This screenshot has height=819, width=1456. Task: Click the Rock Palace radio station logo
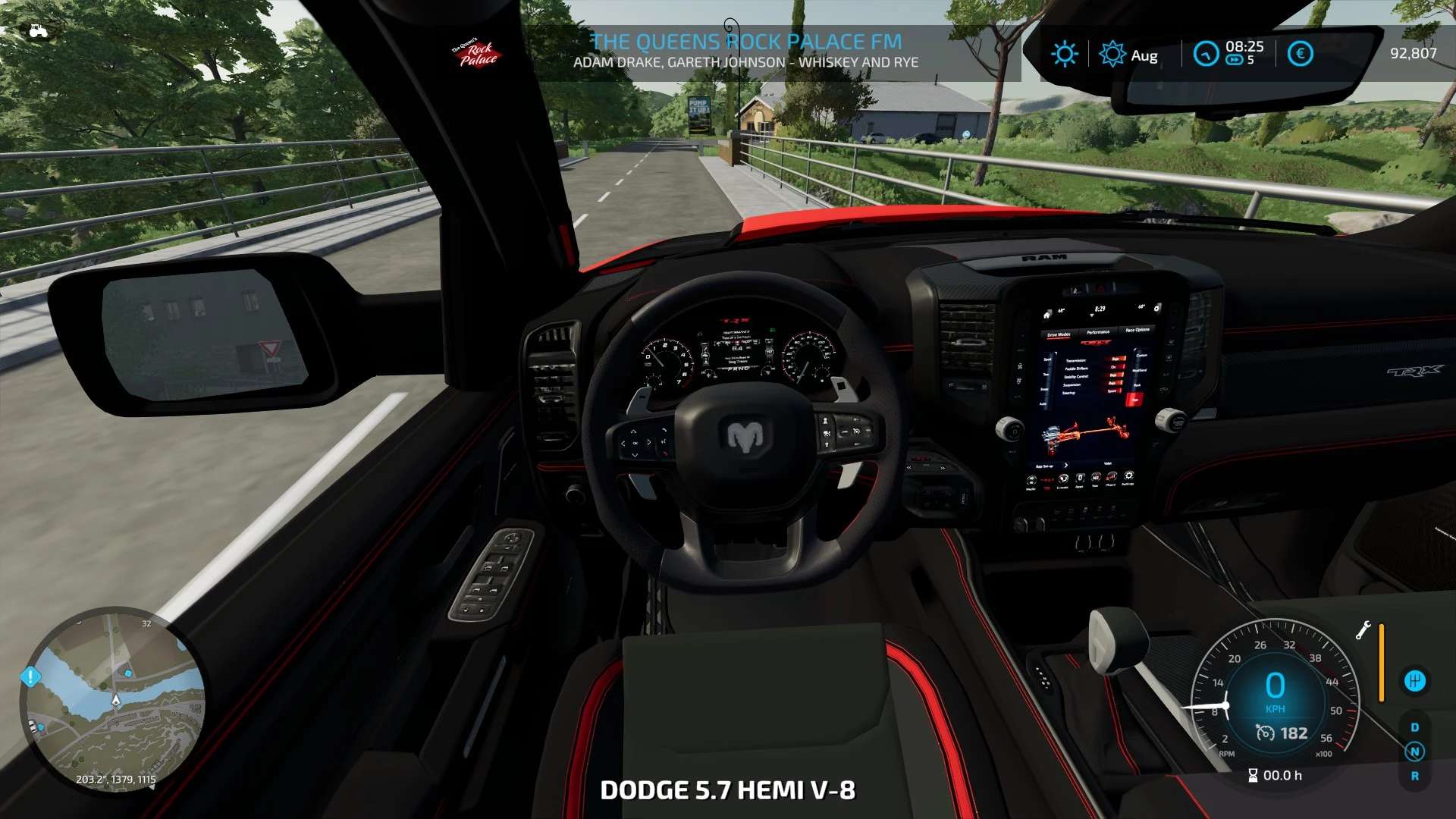tap(477, 53)
